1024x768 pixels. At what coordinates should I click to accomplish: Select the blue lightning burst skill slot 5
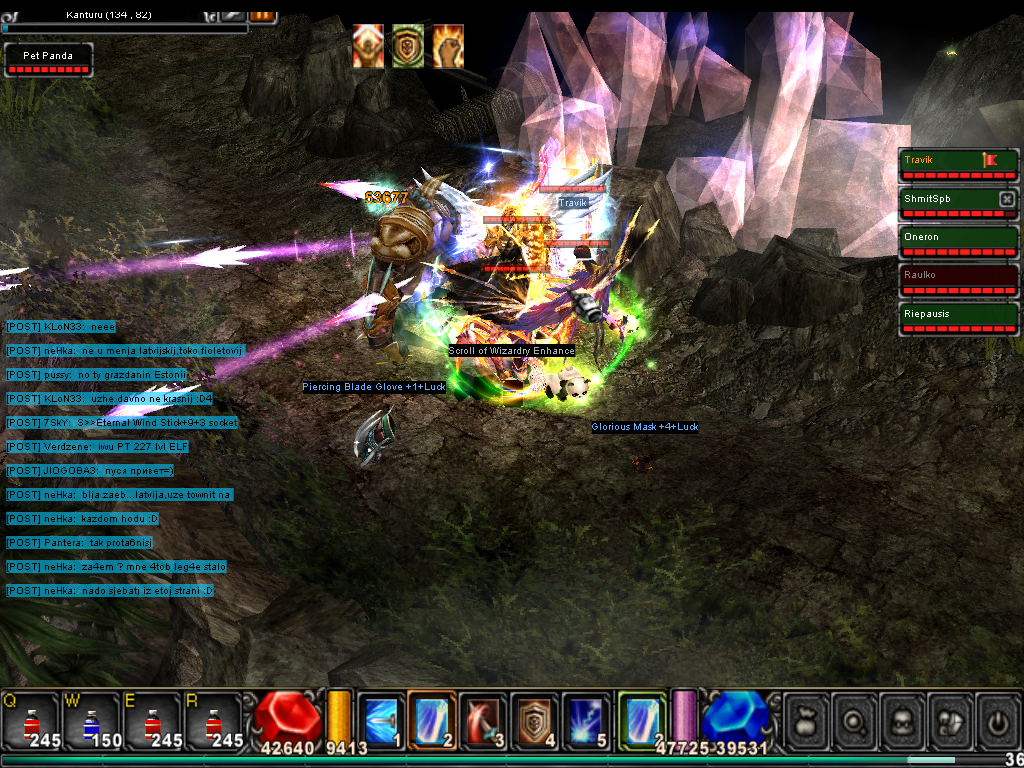point(586,720)
